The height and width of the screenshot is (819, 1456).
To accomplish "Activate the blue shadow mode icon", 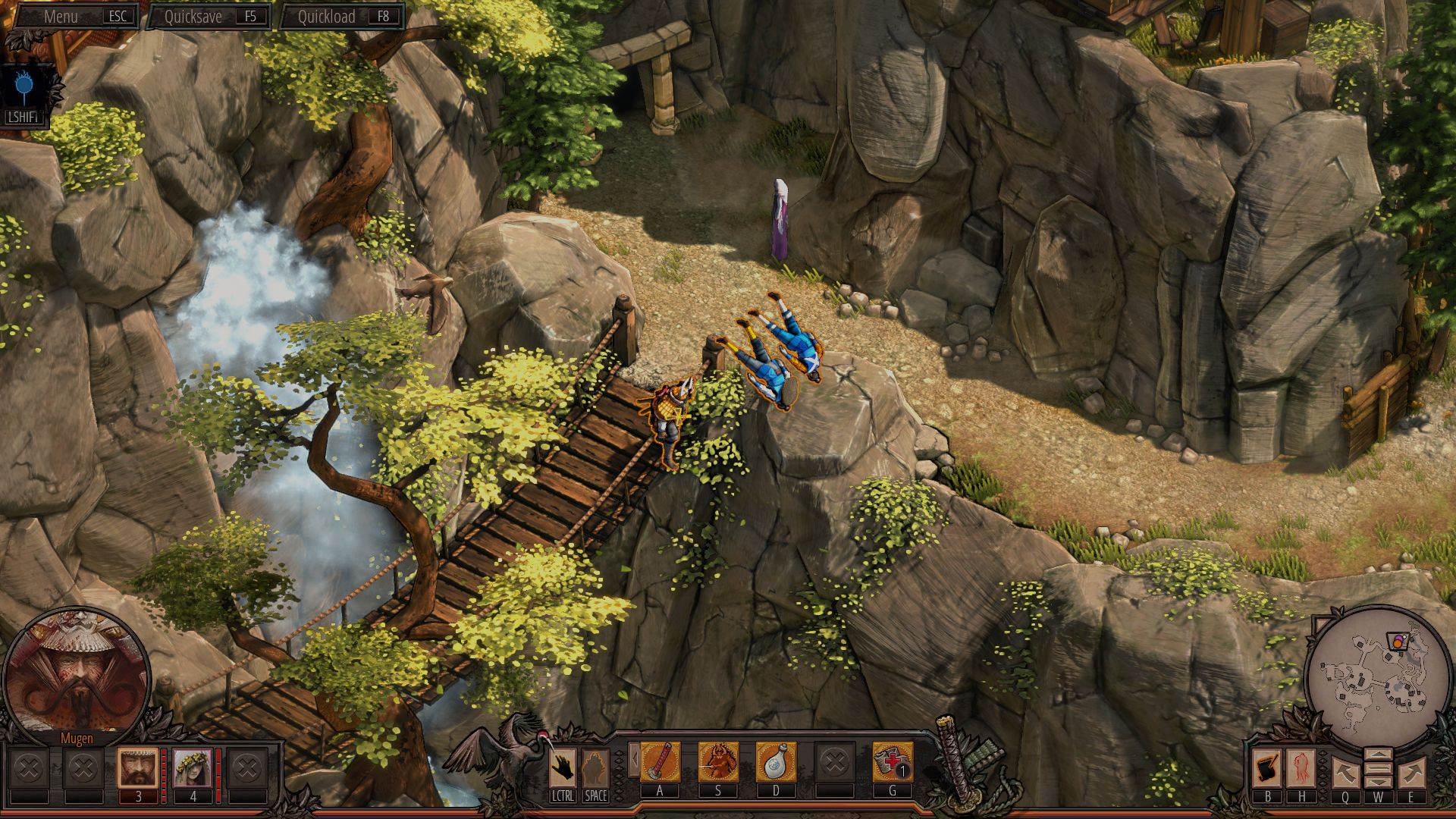I will 26,89.
